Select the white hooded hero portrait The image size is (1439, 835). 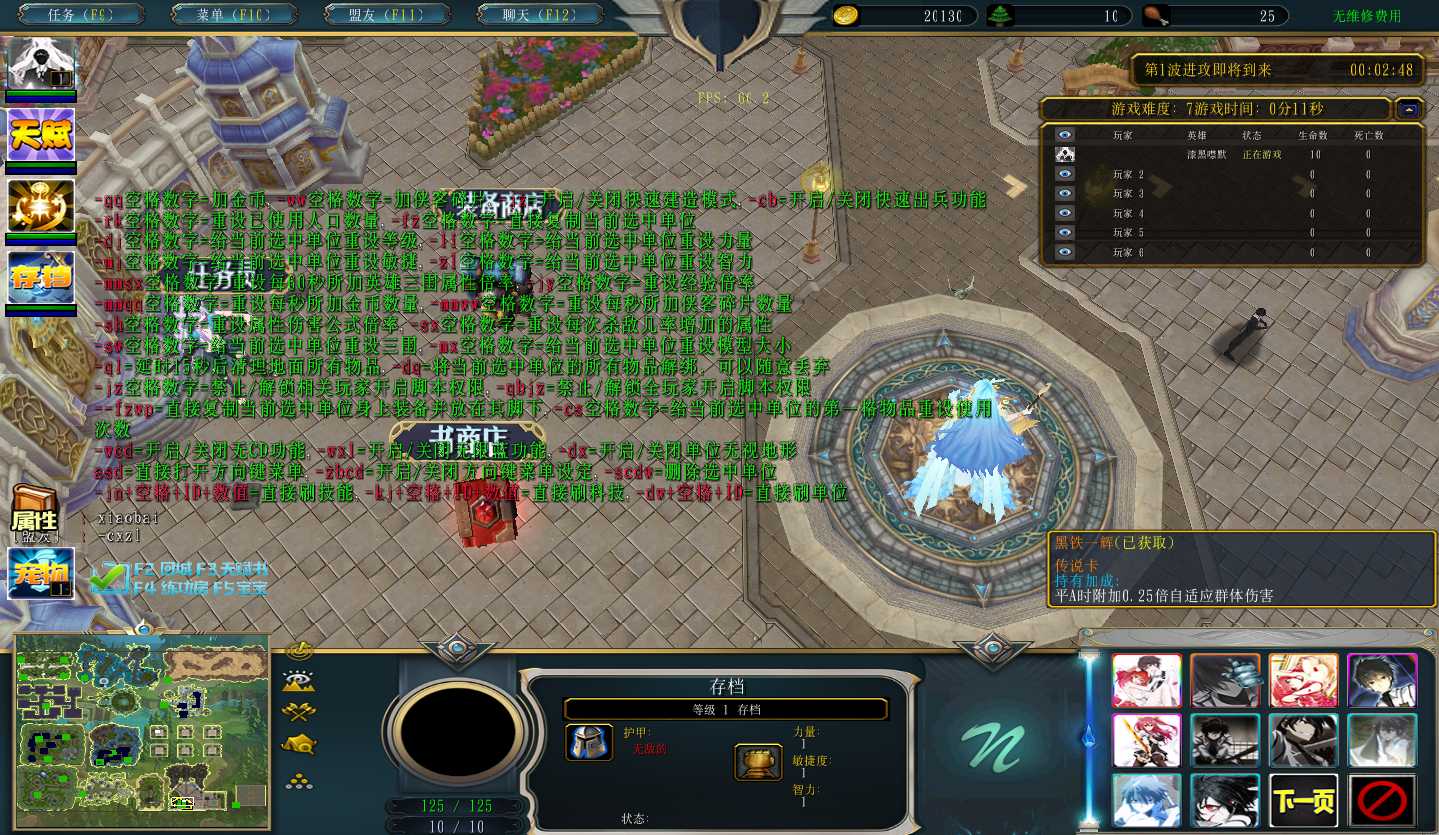pos(41,64)
